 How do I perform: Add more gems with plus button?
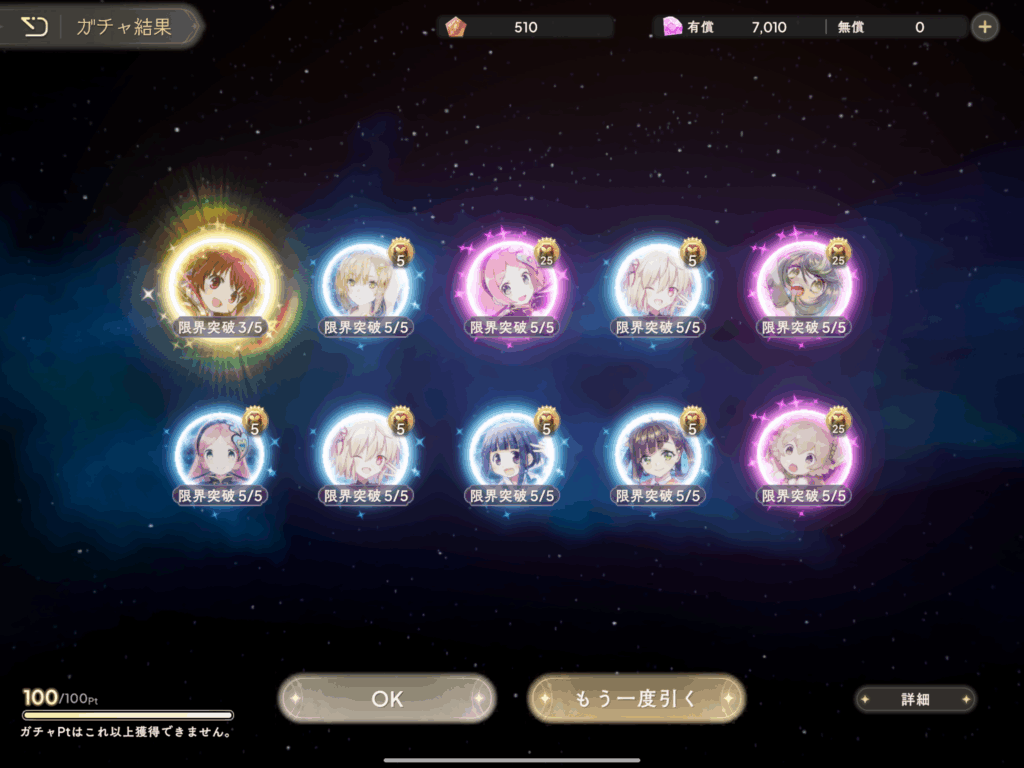pos(985,27)
